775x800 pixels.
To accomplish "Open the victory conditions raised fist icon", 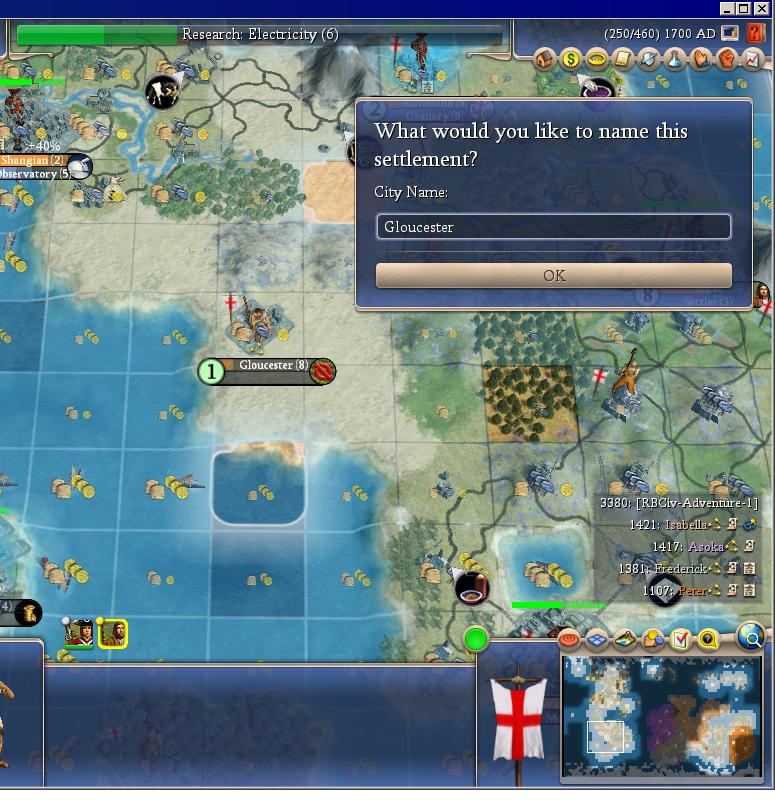I will [727, 59].
